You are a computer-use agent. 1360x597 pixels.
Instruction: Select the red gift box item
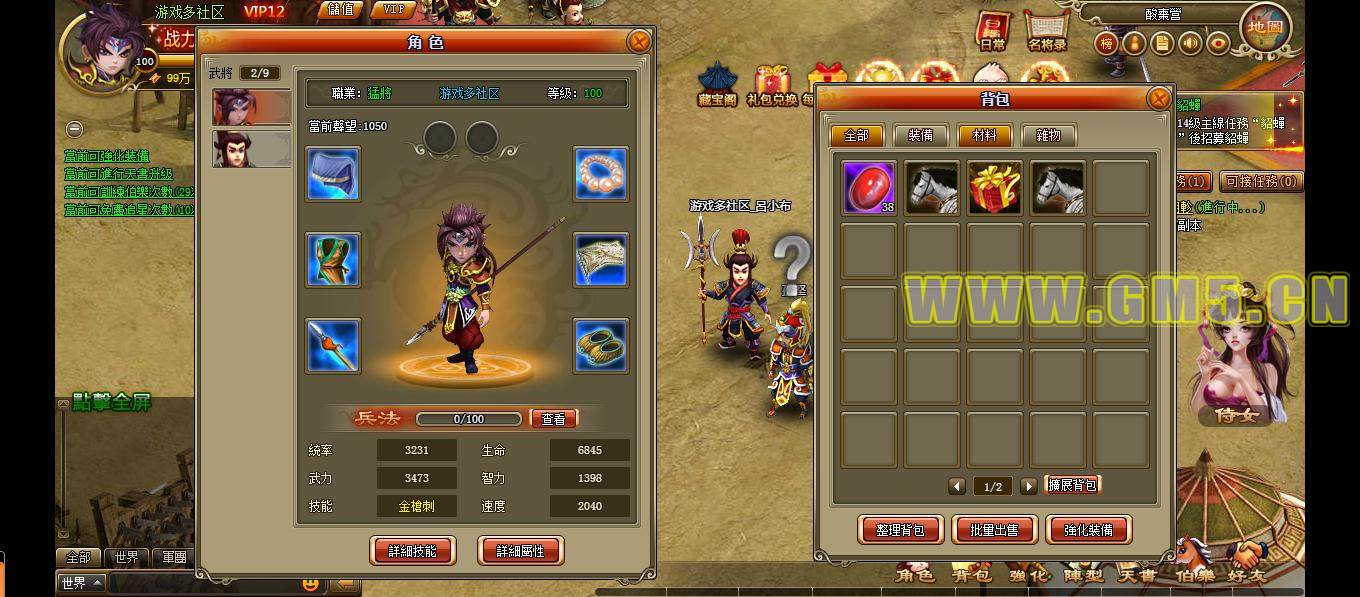pyautogui.click(x=994, y=187)
